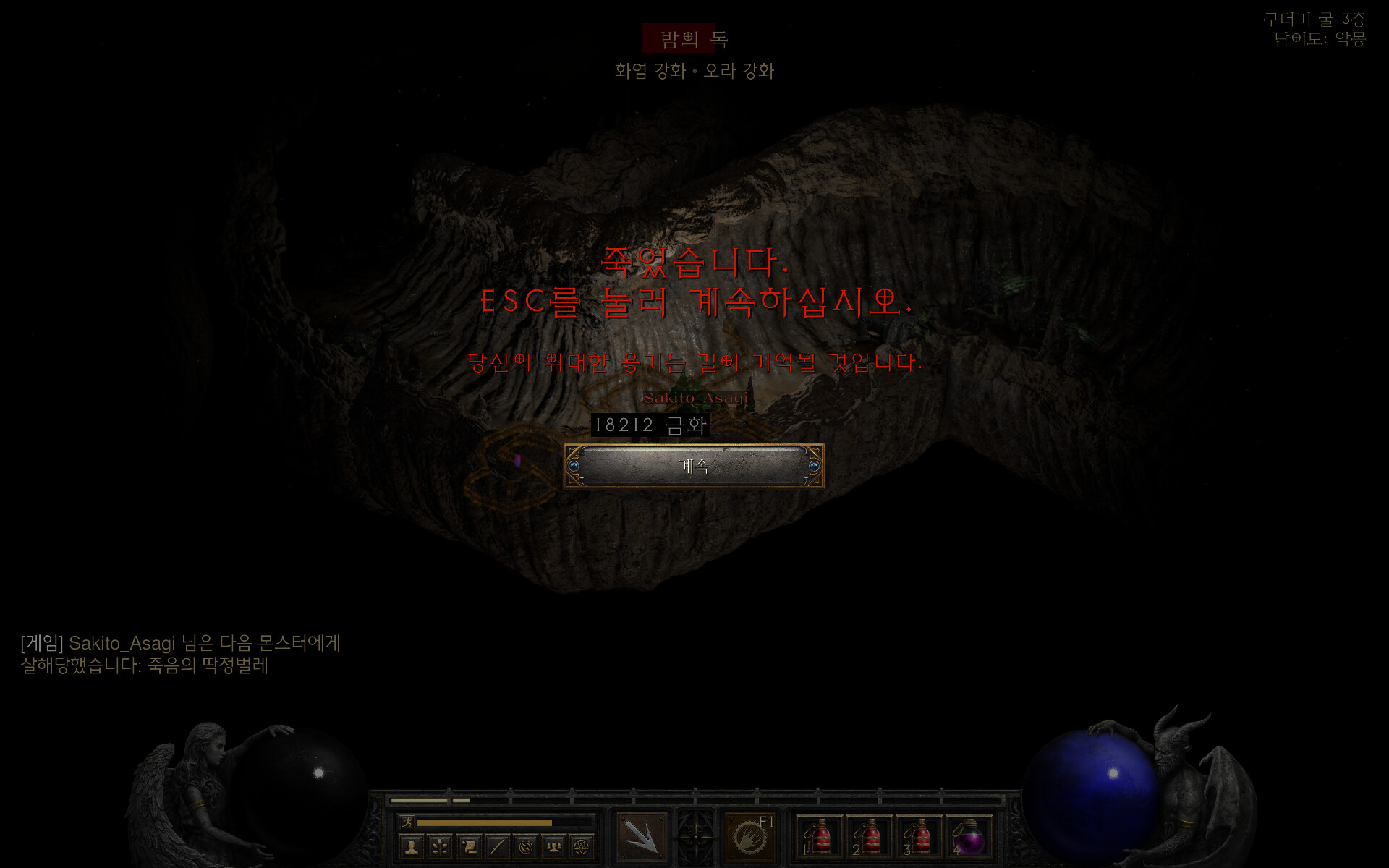1389x868 pixels.
Task: Click the swirl circle mini-panel icon
Action: coord(526,846)
